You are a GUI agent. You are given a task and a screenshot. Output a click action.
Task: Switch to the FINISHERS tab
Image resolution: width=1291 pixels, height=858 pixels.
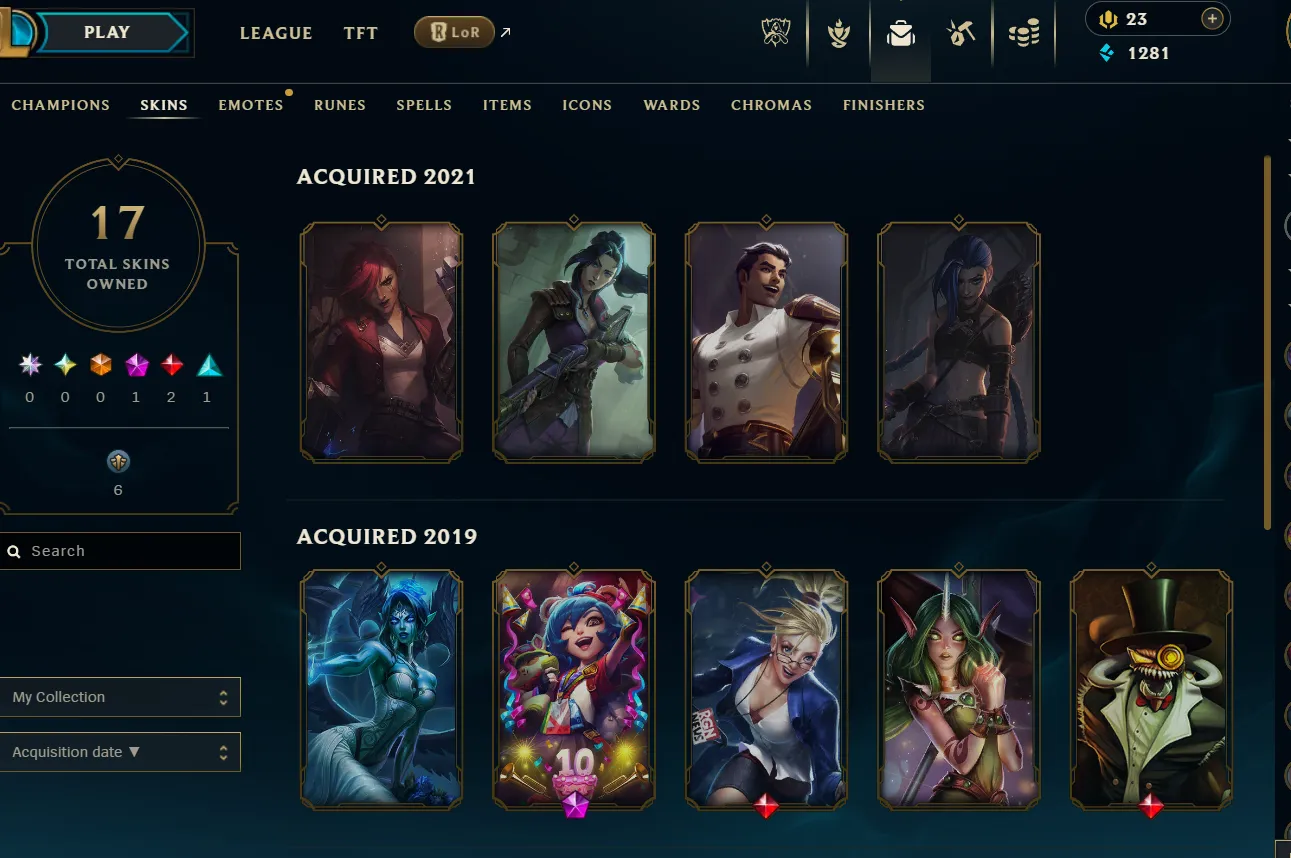(x=884, y=105)
